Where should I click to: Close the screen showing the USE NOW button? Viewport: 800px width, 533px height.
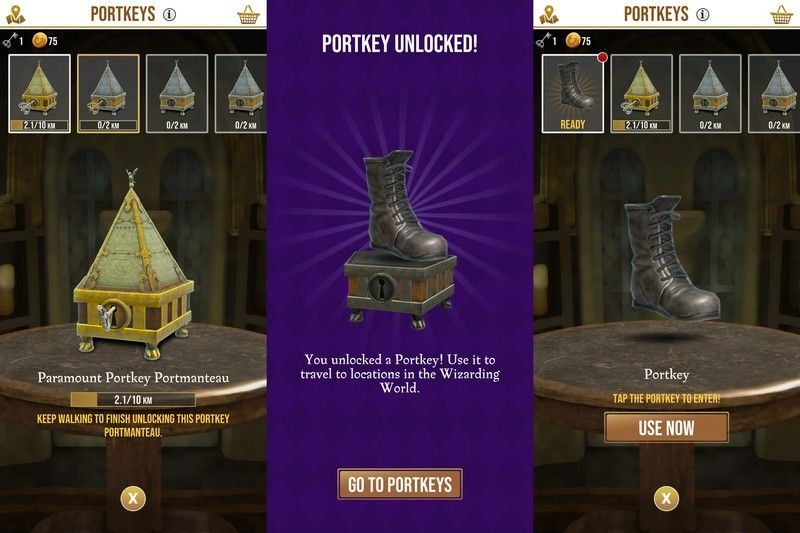[666, 497]
